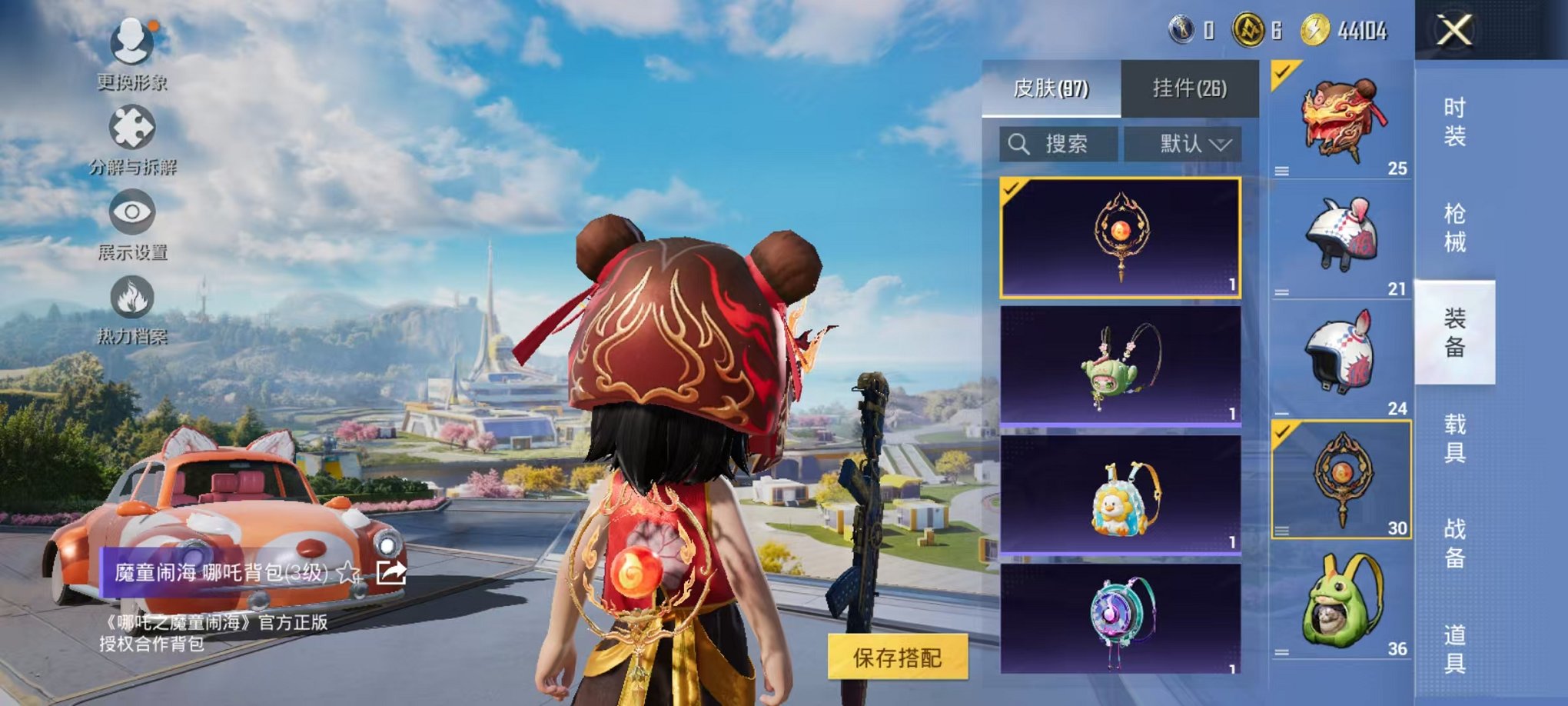The image size is (1568, 706).
Task: Select the Nezha fire orb backpack skin
Action: tap(1120, 237)
